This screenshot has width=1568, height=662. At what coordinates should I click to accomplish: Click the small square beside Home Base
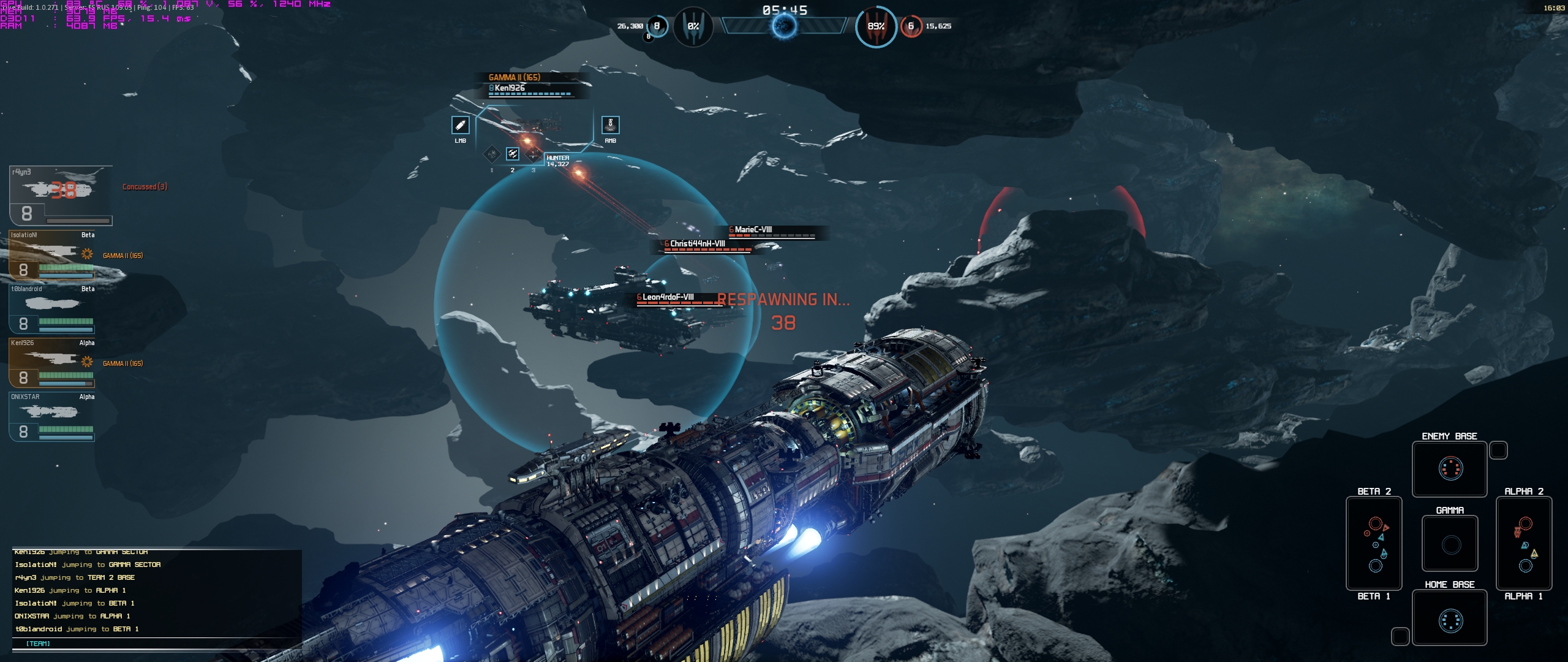coord(1400,636)
